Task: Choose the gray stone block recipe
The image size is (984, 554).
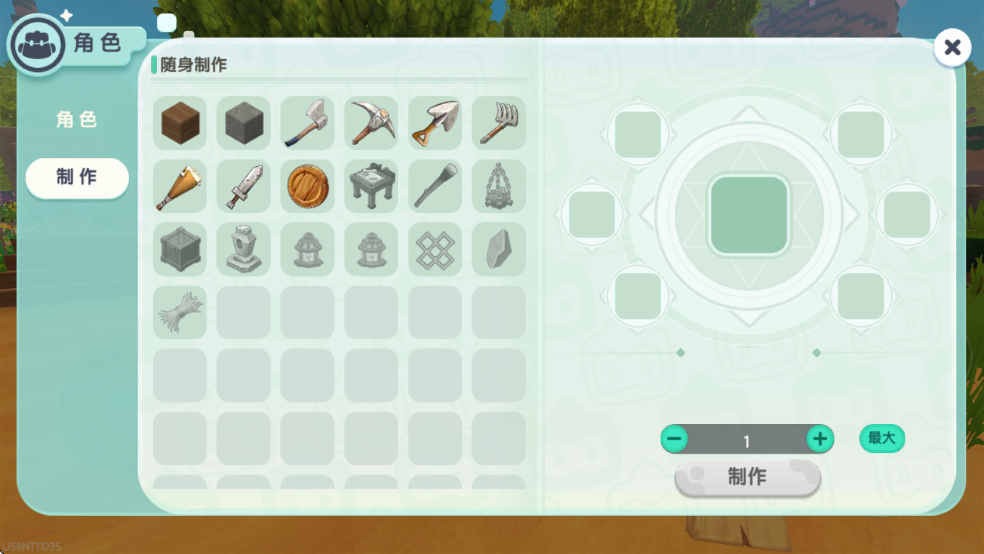Action: (x=243, y=123)
